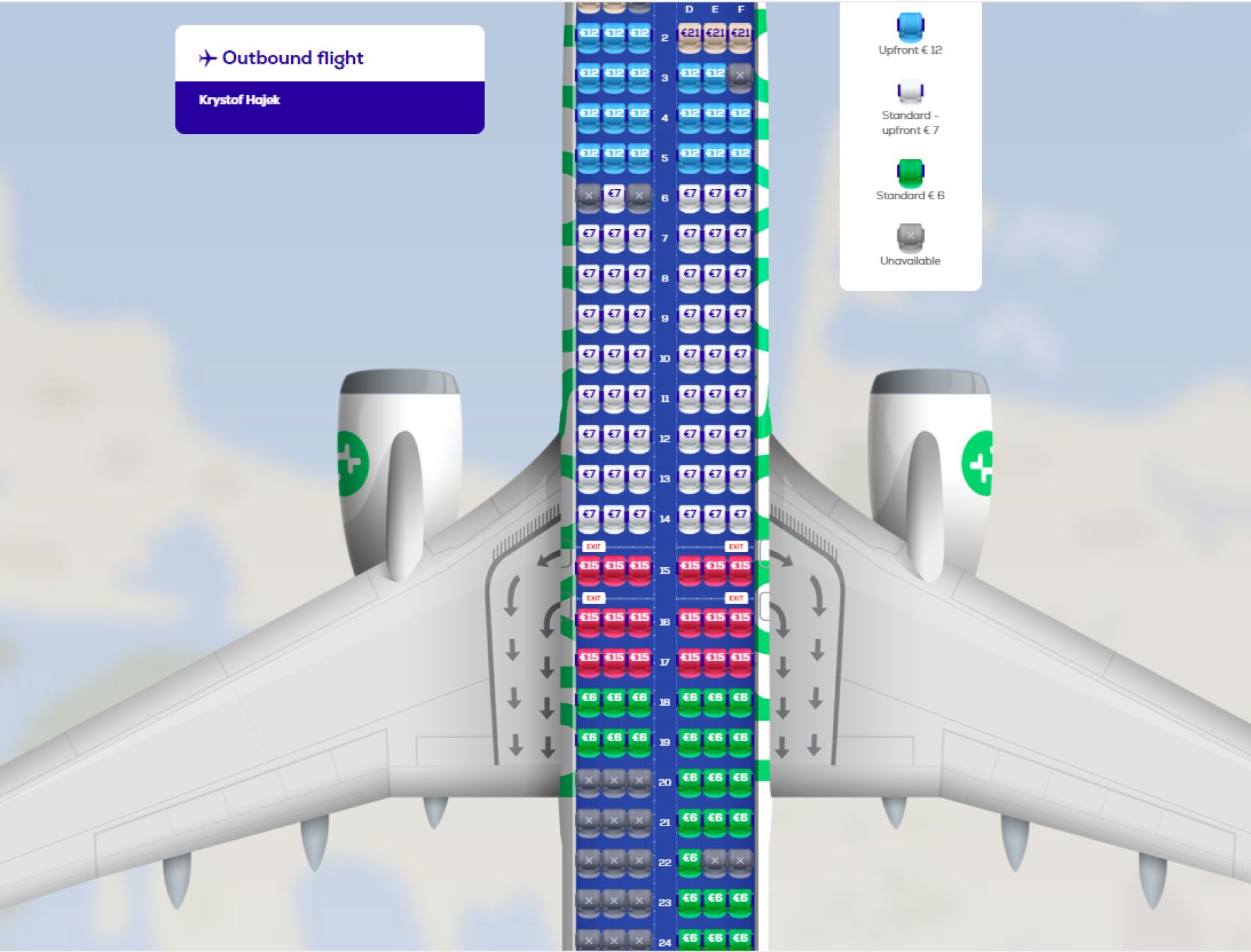Click the unavailable seat in row 20, seat A
The width and height of the screenshot is (1251, 952).
coord(589,782)
